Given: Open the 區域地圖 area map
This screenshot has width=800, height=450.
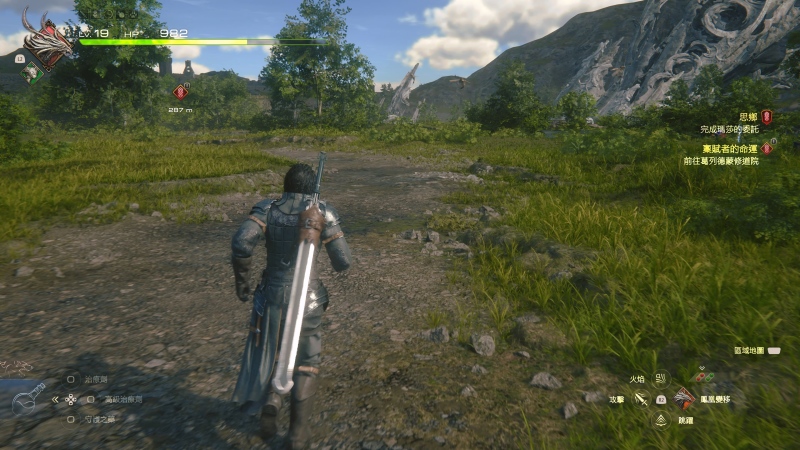Looking at the screenshot, I should pos(749,351).
